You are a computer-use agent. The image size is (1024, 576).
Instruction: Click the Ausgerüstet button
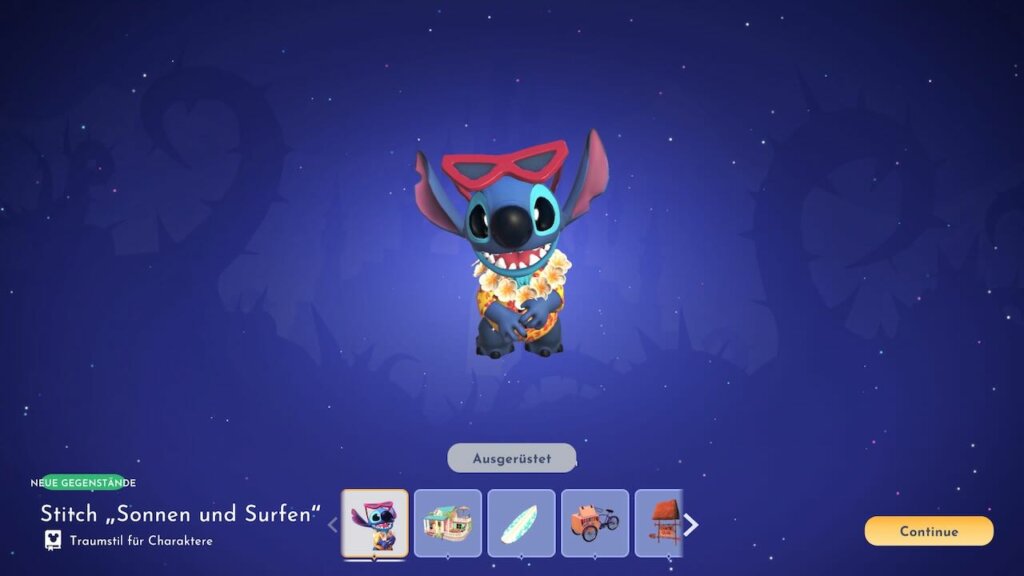[x=512, y=458]
